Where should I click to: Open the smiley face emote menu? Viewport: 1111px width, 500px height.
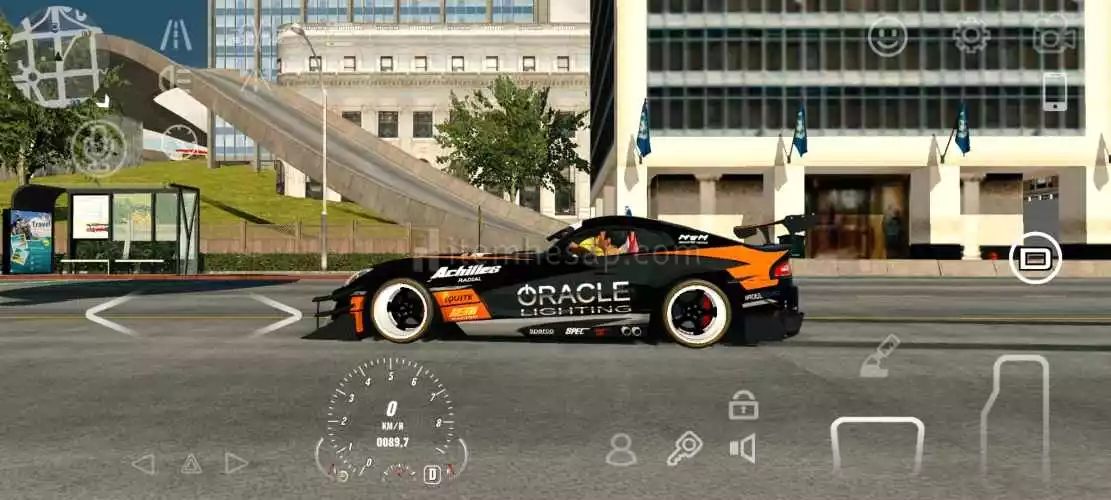pos(887,36)
